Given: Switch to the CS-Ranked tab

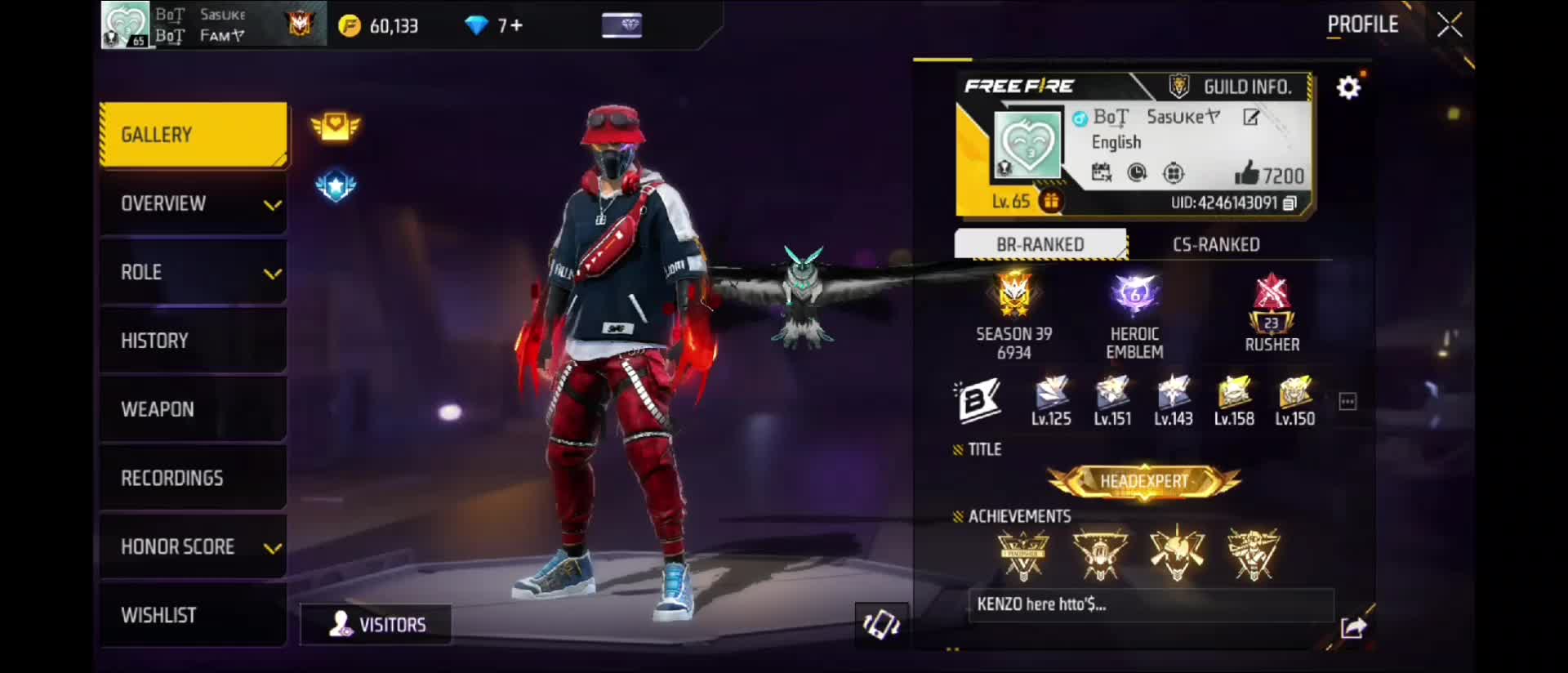Looking at the screenshot, I should [1216, 244].
